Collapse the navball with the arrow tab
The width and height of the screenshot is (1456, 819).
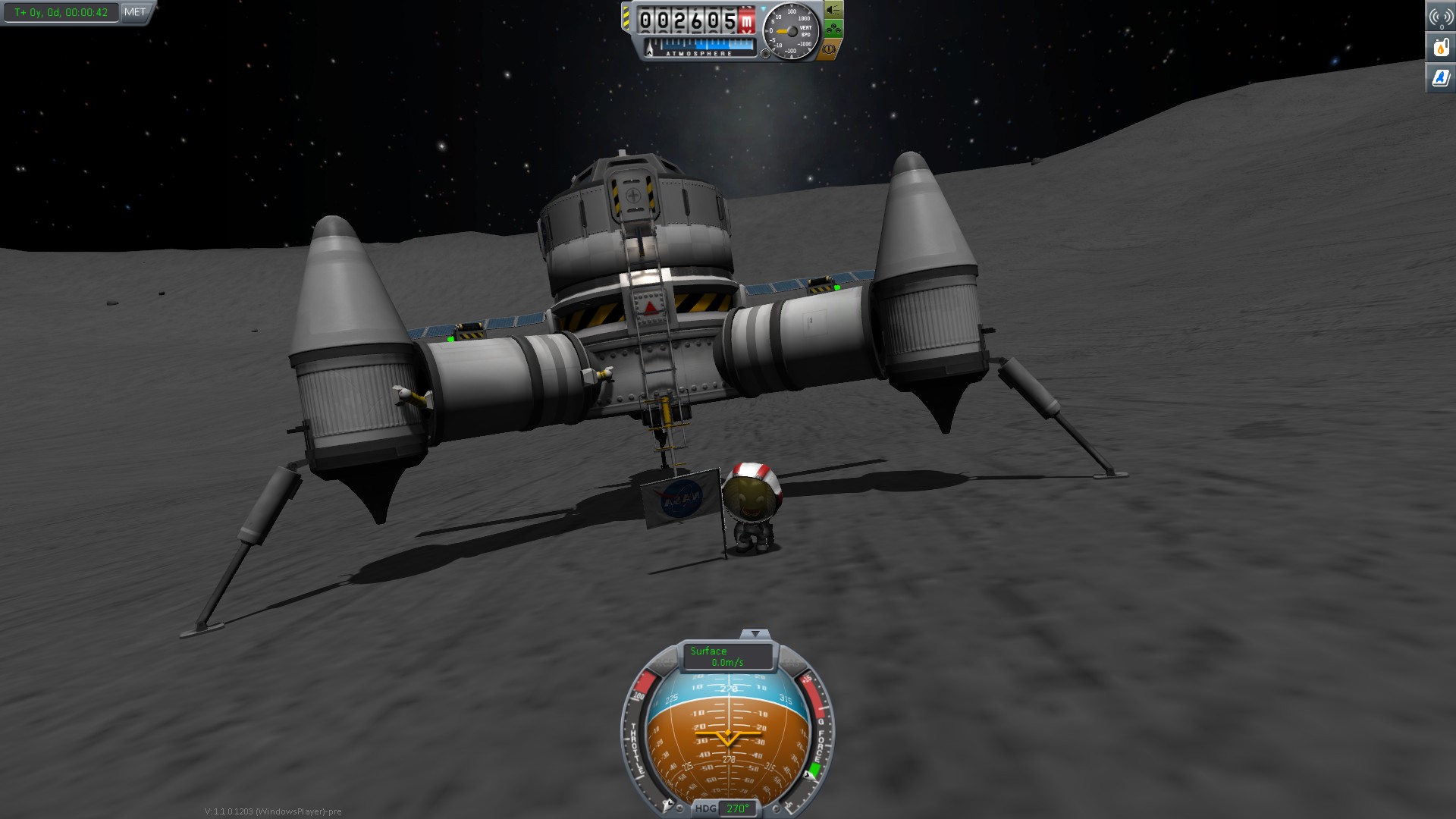click(755, 634)
